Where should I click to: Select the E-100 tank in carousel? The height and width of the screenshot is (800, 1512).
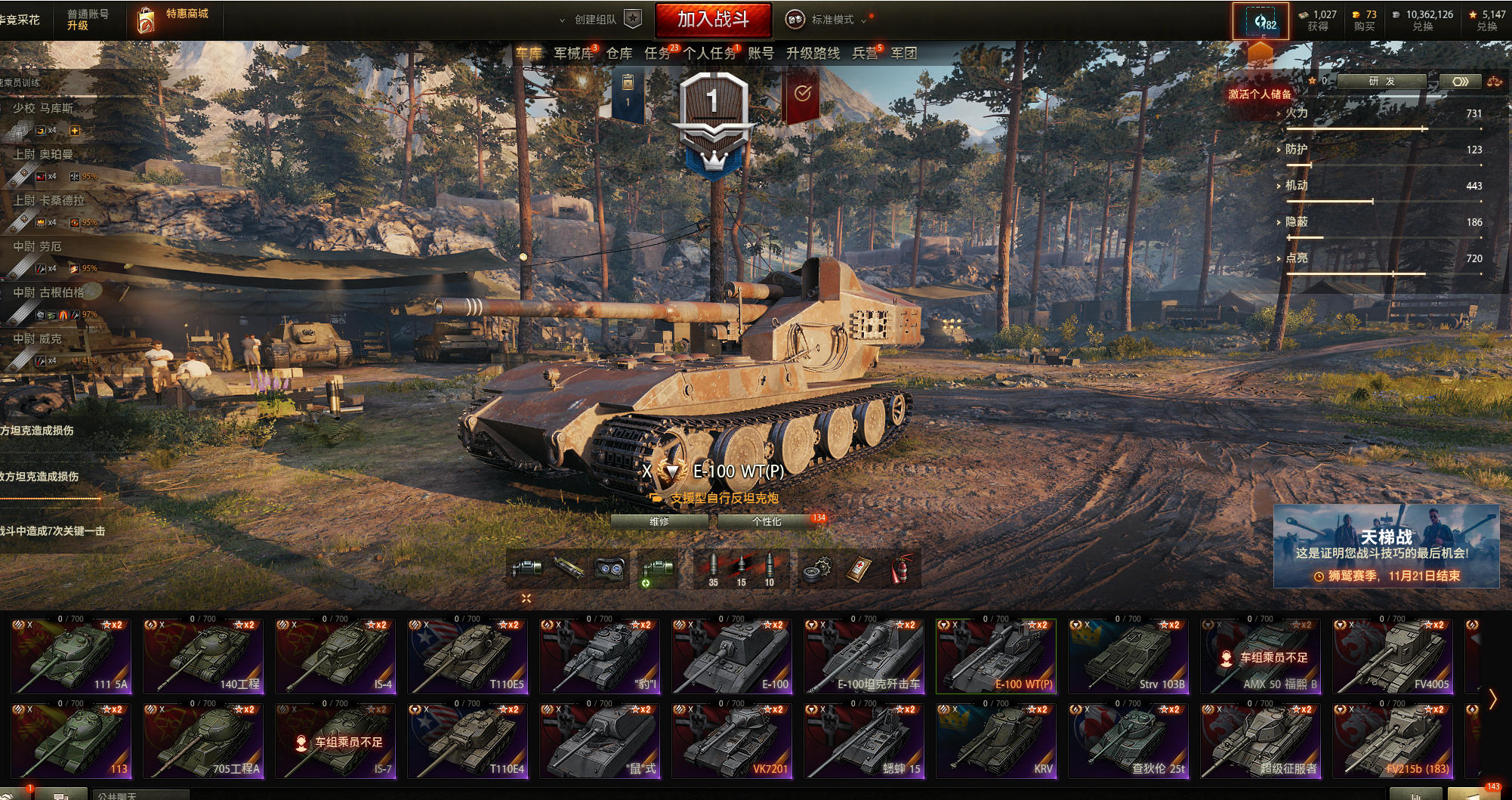click(731, 656)
